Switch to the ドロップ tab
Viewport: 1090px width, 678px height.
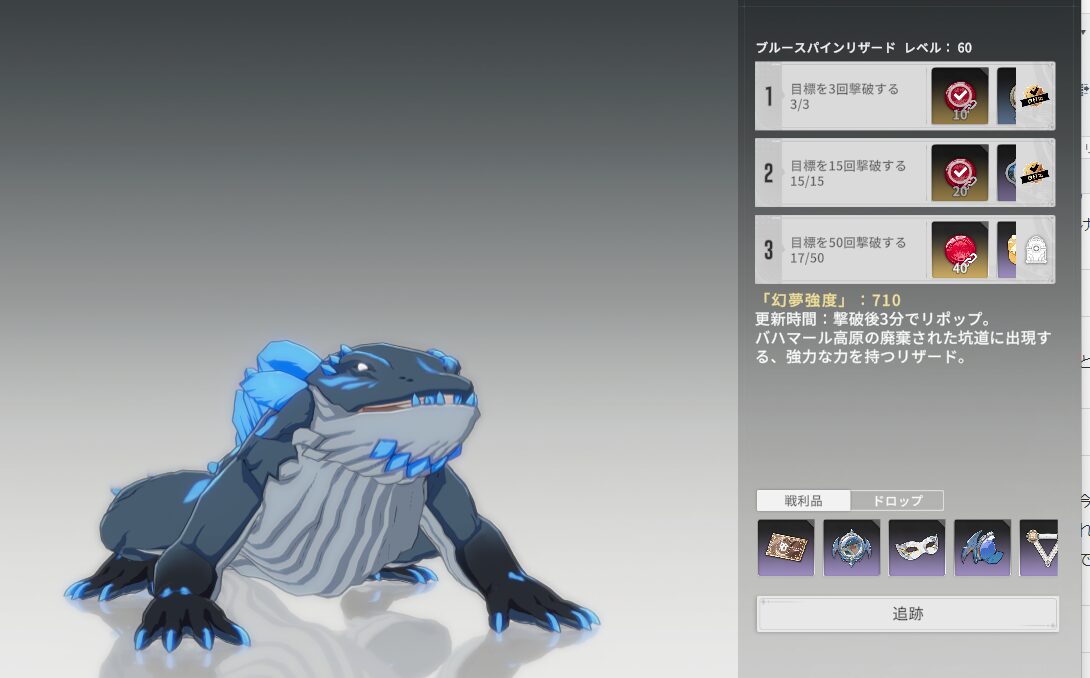[897, 501]
